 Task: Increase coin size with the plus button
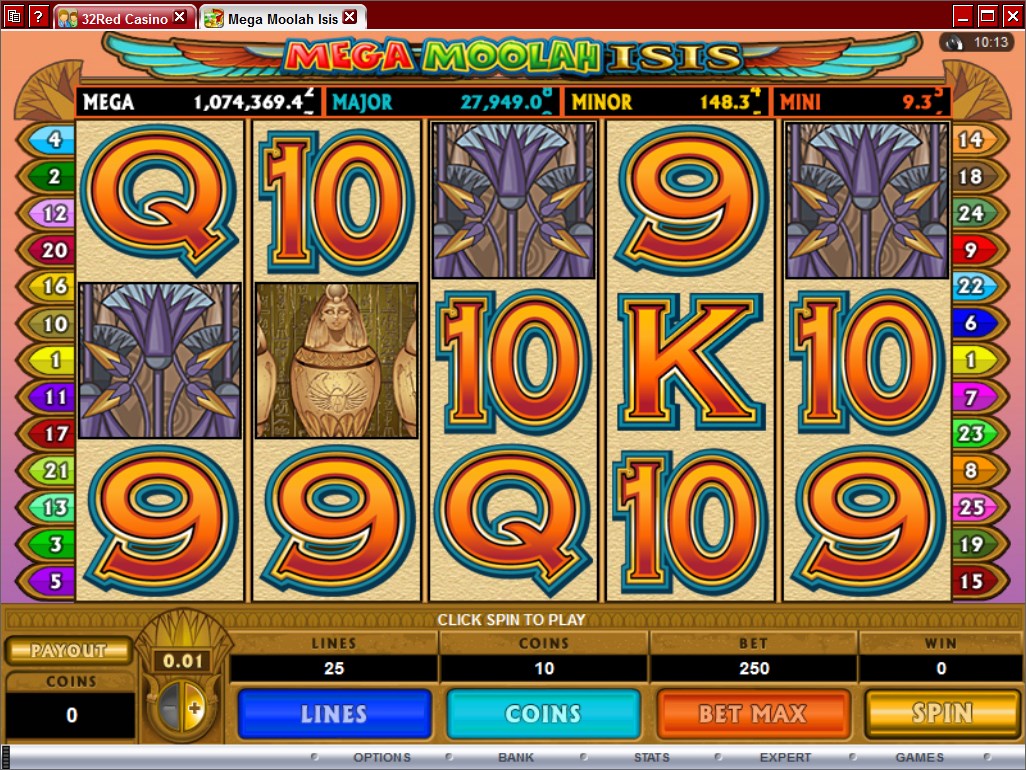coord(194,710)
